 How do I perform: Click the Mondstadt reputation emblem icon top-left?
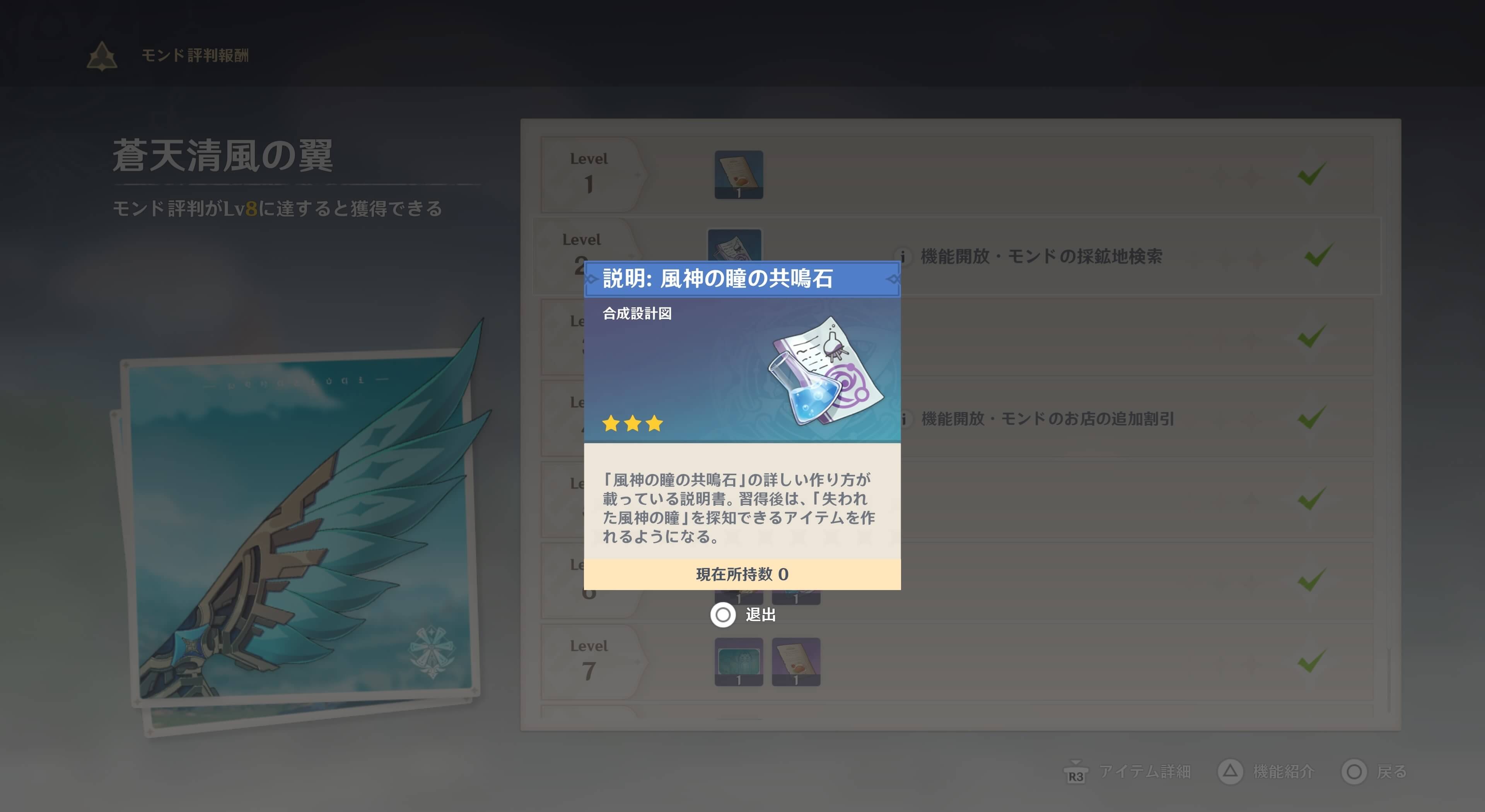click(x=101, y=56)
